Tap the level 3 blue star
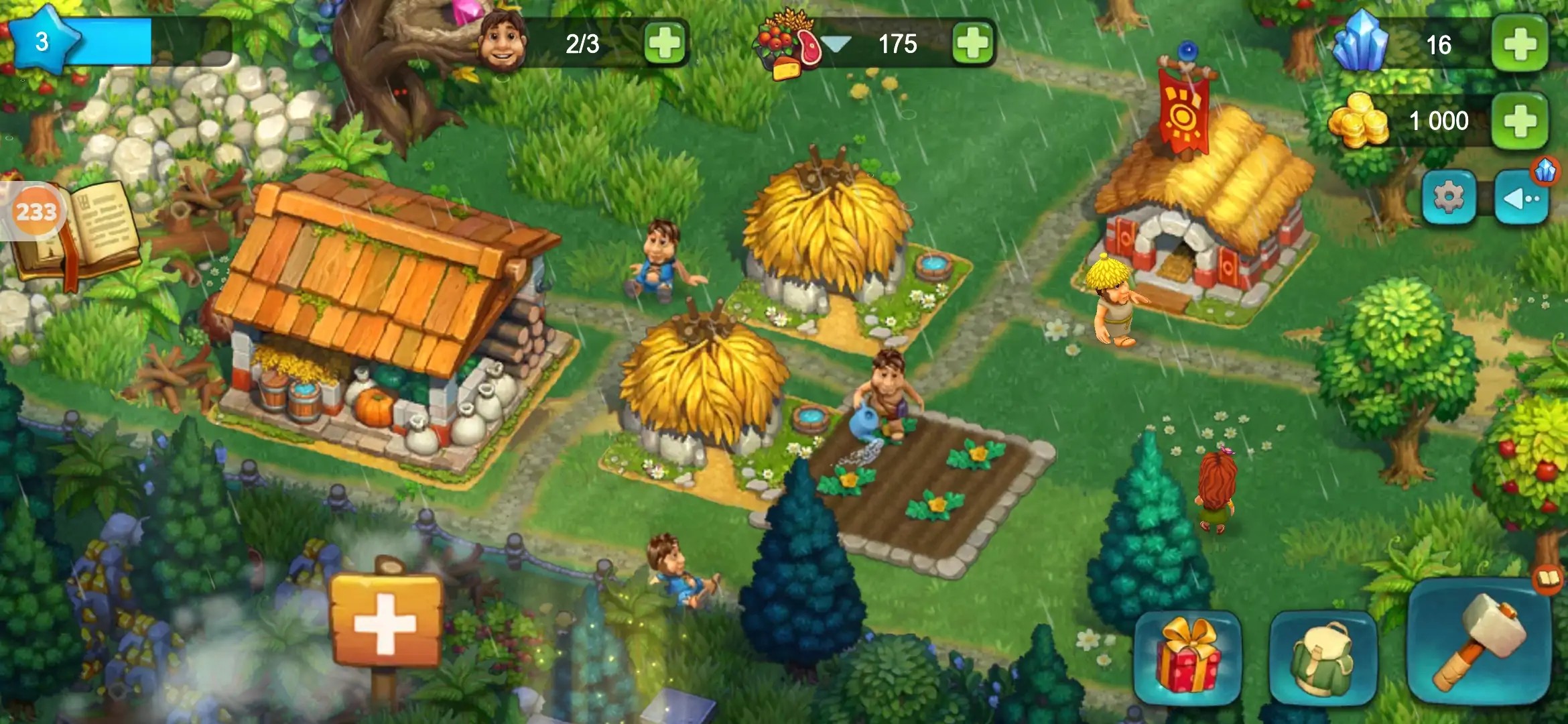 point(42,42)
